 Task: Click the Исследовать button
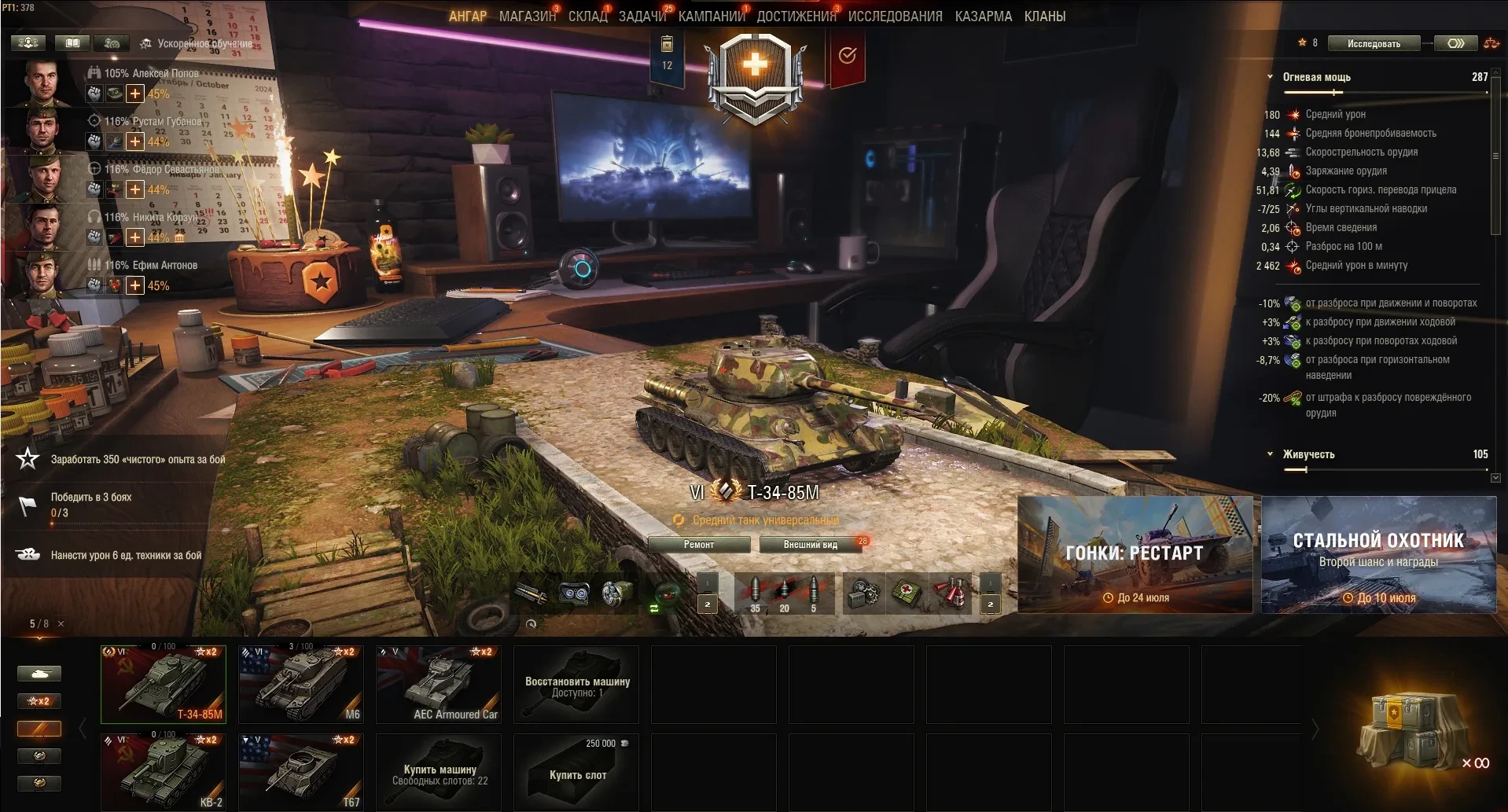pos(1374,44)
